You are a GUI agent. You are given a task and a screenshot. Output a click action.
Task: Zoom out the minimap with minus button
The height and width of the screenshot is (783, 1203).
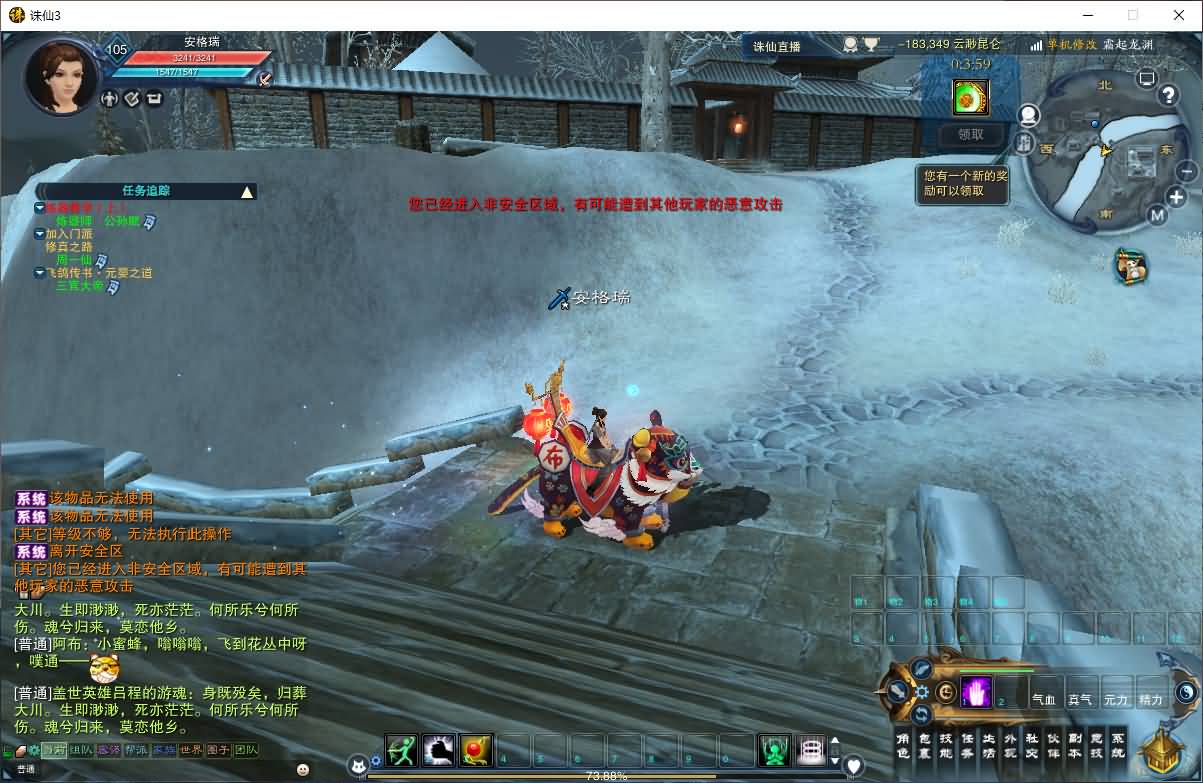[x=1187, y=171]
